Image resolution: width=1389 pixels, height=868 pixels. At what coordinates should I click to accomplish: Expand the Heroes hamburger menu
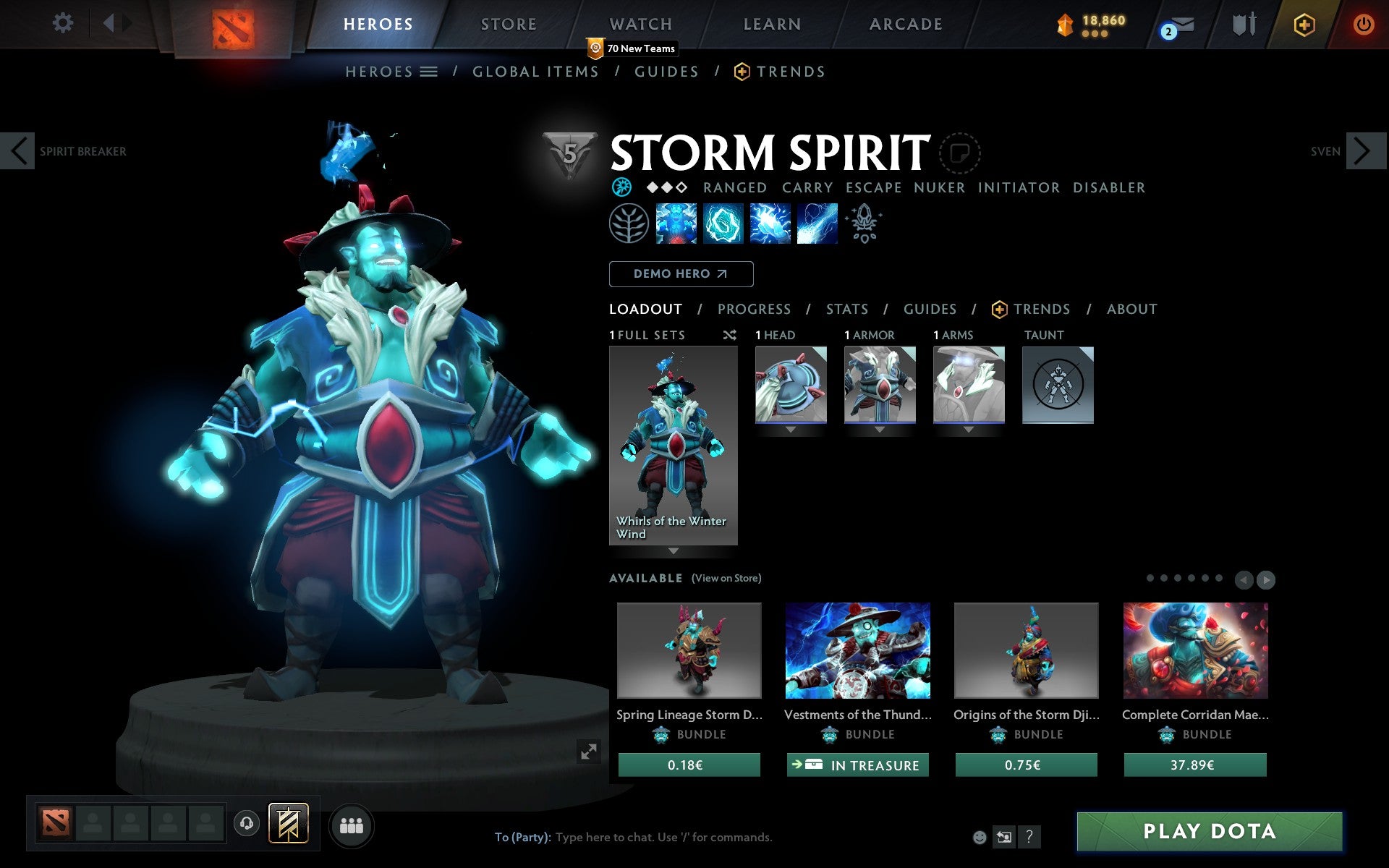429,72
